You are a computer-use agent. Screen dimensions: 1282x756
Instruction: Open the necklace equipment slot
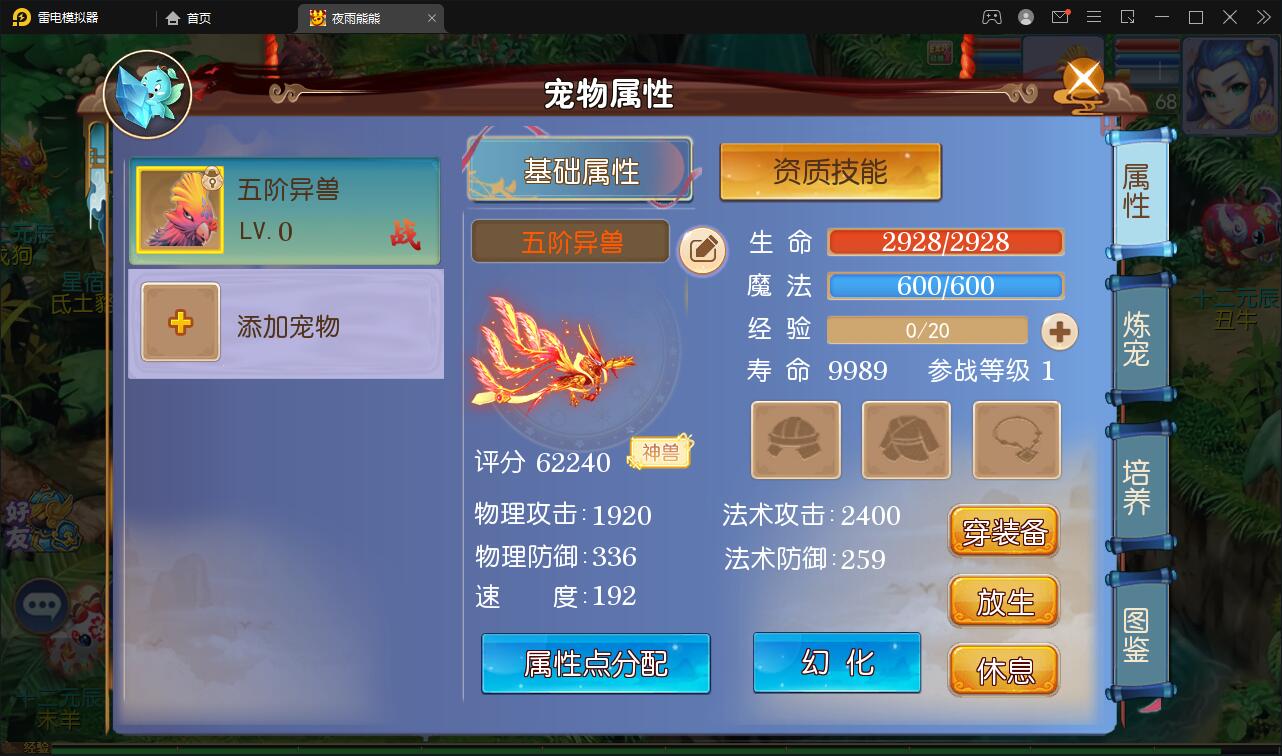pos(1016,441)
